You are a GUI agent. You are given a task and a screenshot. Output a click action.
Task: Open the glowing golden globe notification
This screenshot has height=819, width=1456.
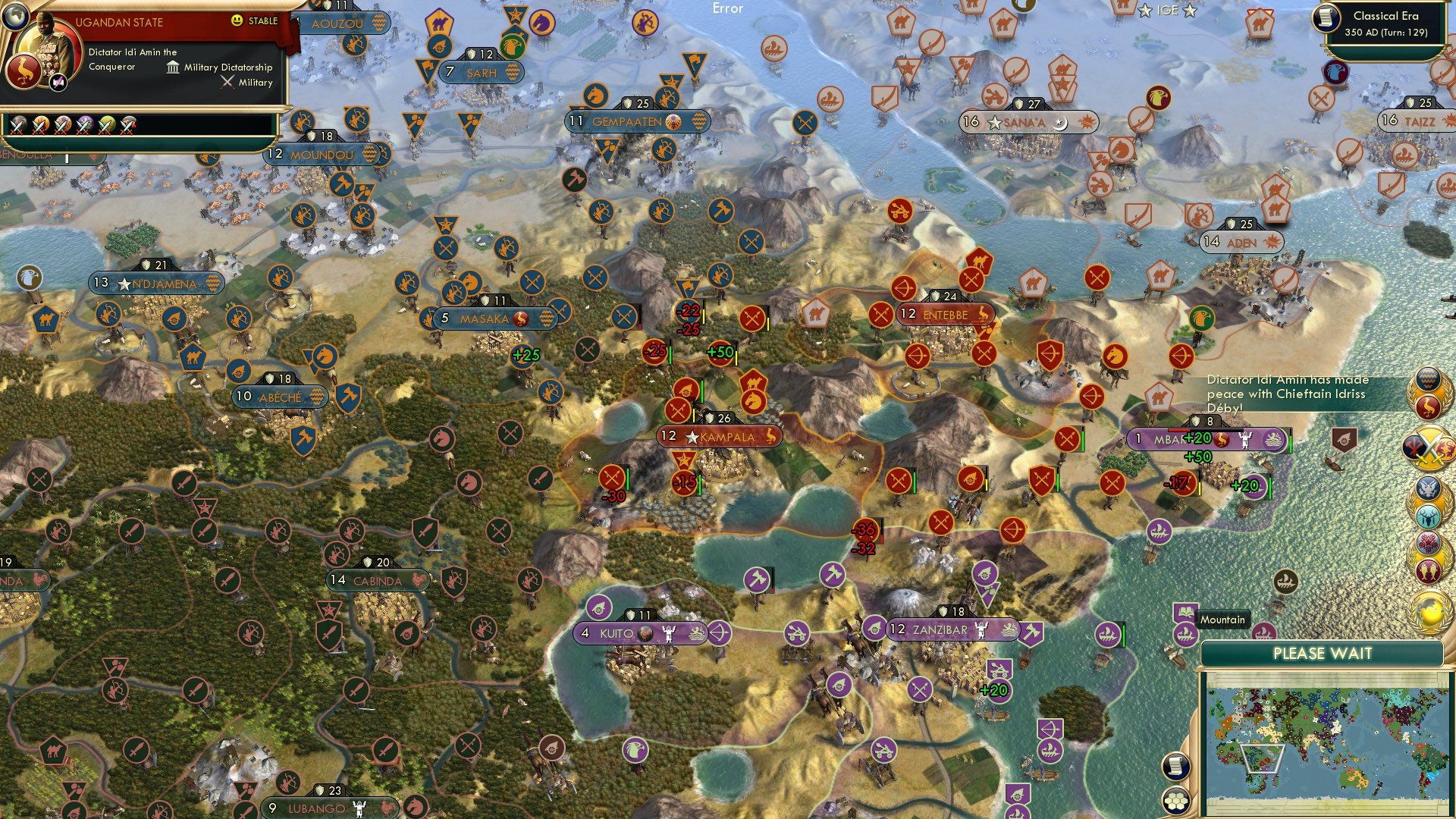point(1430,610)
